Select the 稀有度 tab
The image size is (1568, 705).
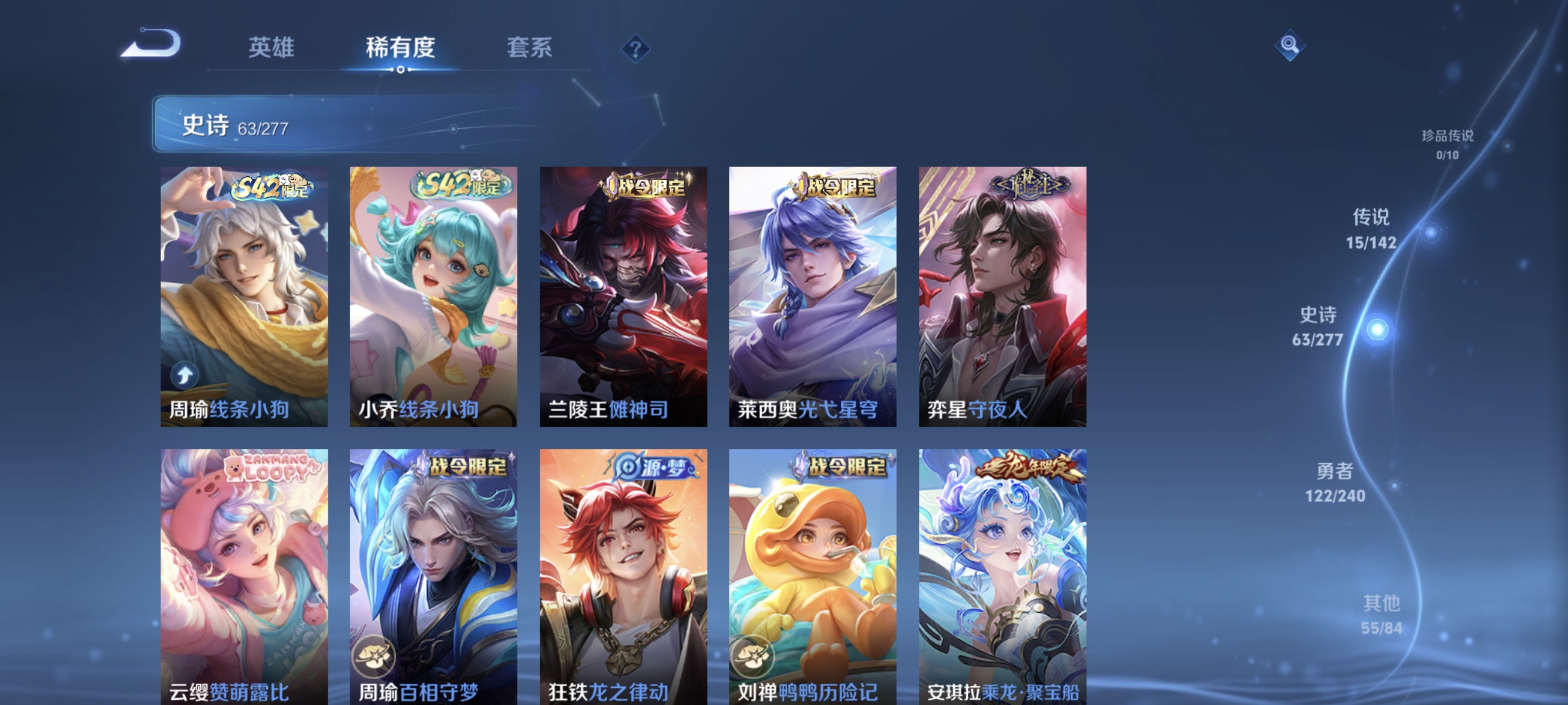[400, 48]
